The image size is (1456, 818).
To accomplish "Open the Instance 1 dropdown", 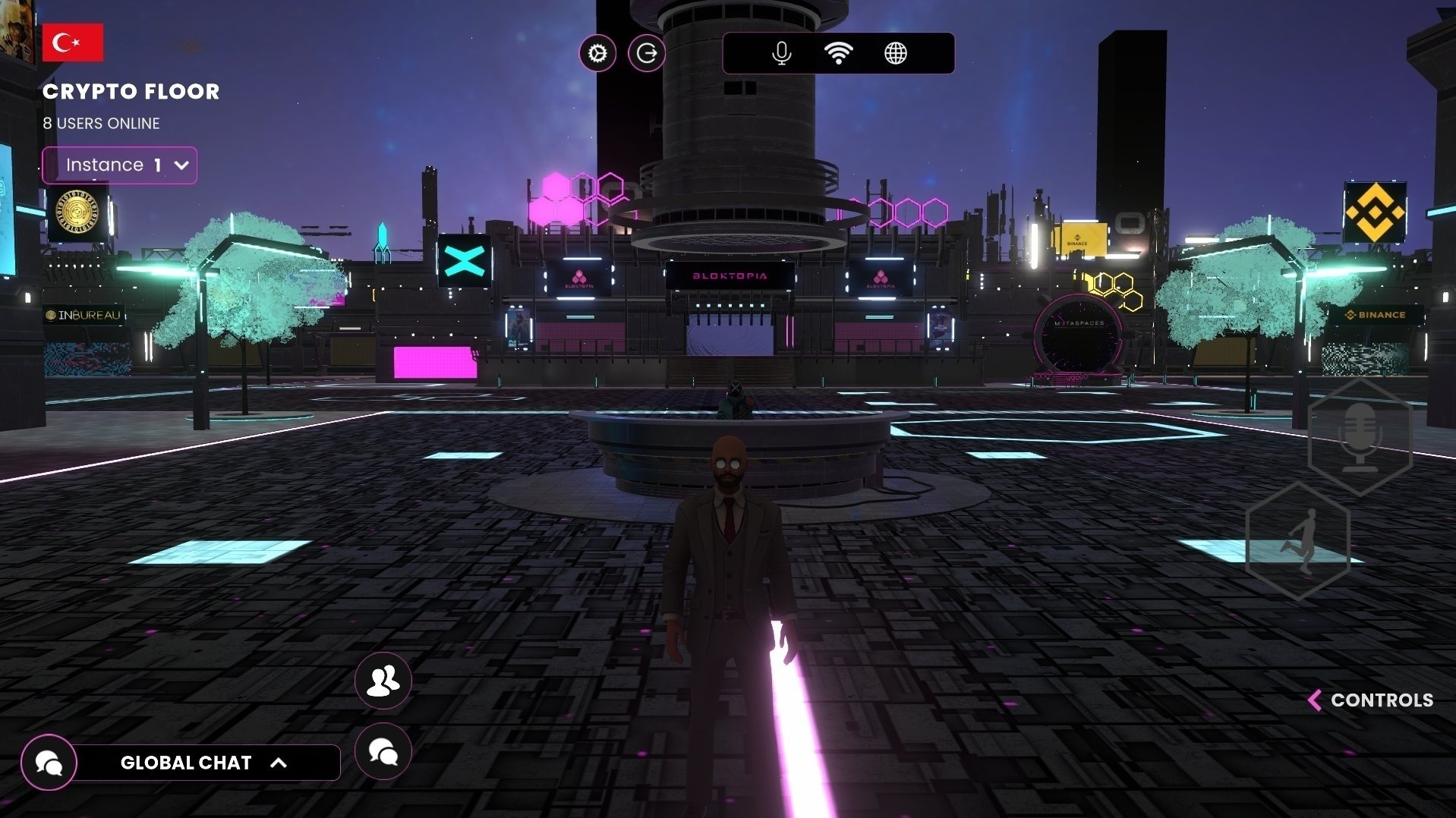I will pyautogui.click(x=120, y=165).
